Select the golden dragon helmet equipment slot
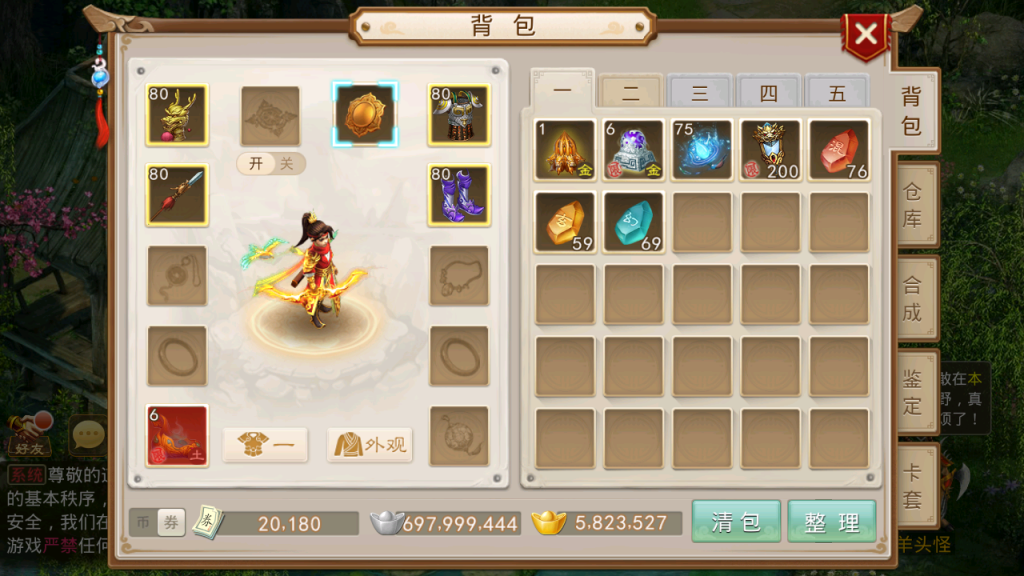The width and height of the screenshot is (1024, 576). (x=177, y=115)
